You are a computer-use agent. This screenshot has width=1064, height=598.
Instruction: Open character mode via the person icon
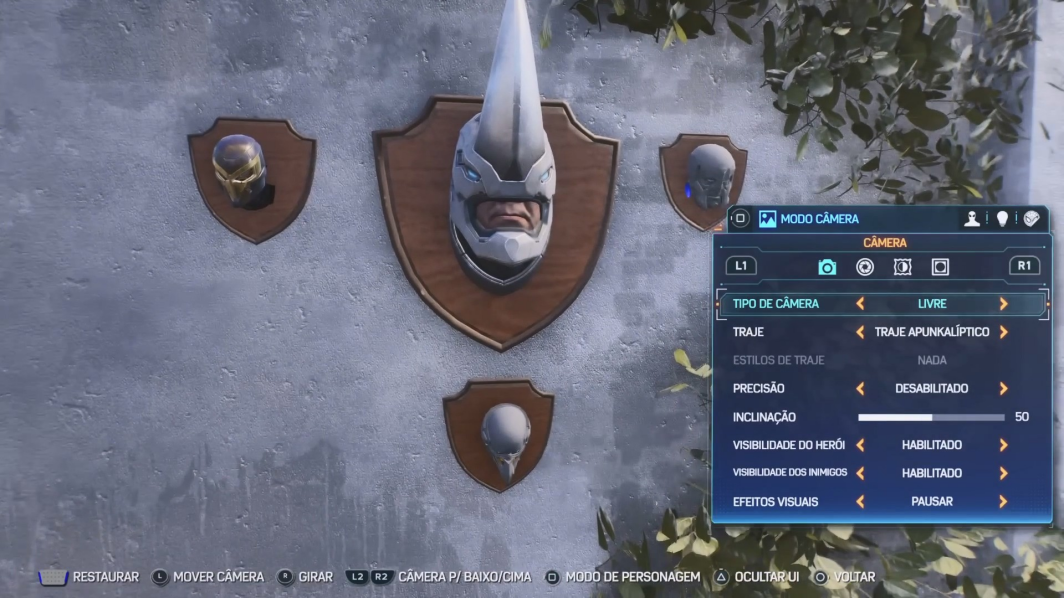pos(972,219)
